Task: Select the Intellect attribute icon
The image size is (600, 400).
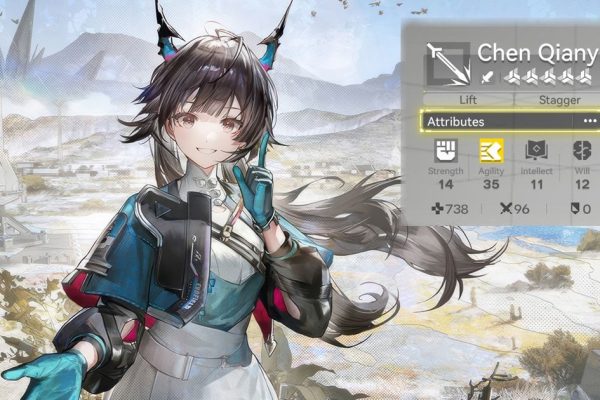Action: pyautogui.click(x=537, y=151)
